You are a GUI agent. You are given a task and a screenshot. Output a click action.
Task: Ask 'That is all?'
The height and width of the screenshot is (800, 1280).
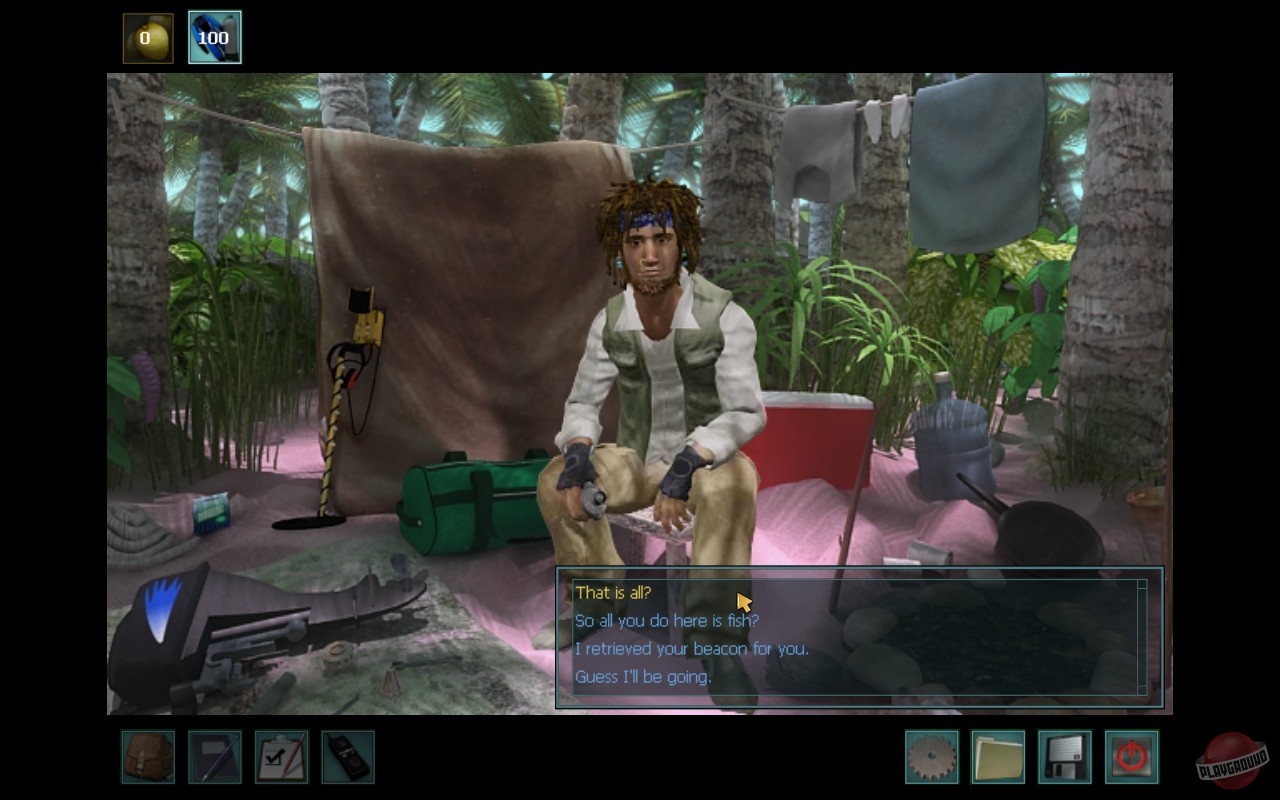point(611,592)
